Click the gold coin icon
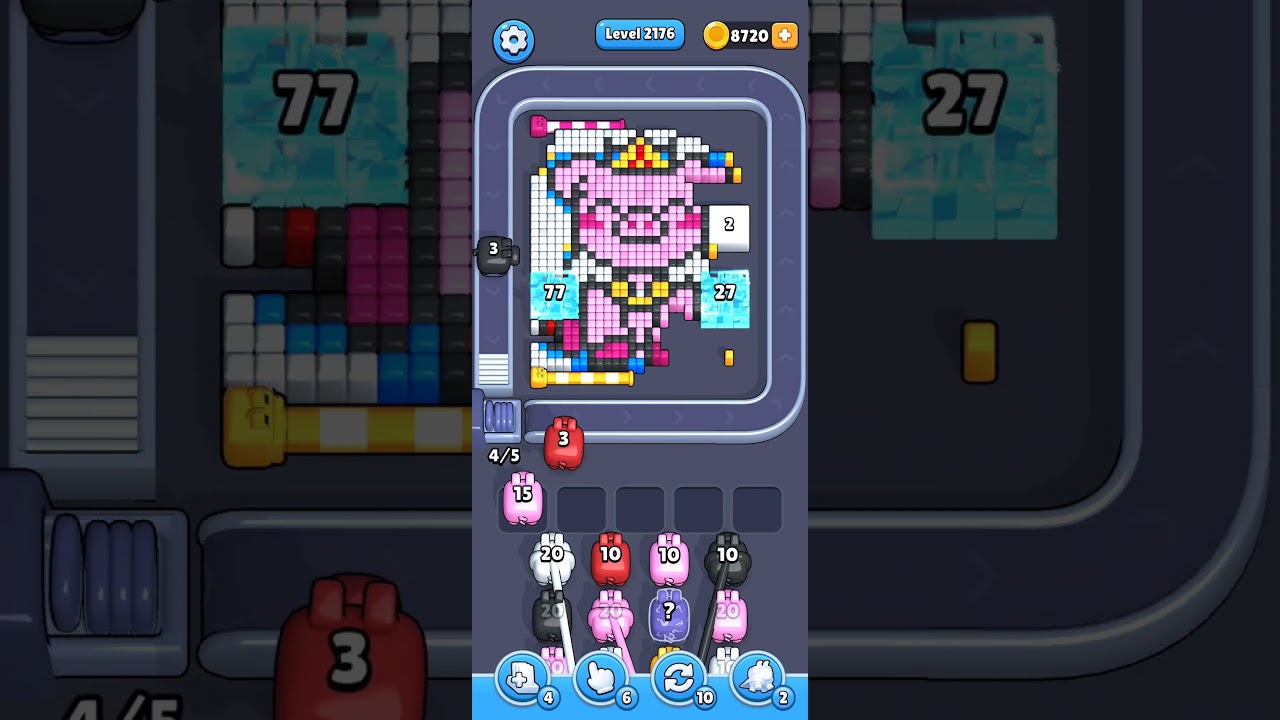Viewport: 1280px width, 720px height. (717, 35)
